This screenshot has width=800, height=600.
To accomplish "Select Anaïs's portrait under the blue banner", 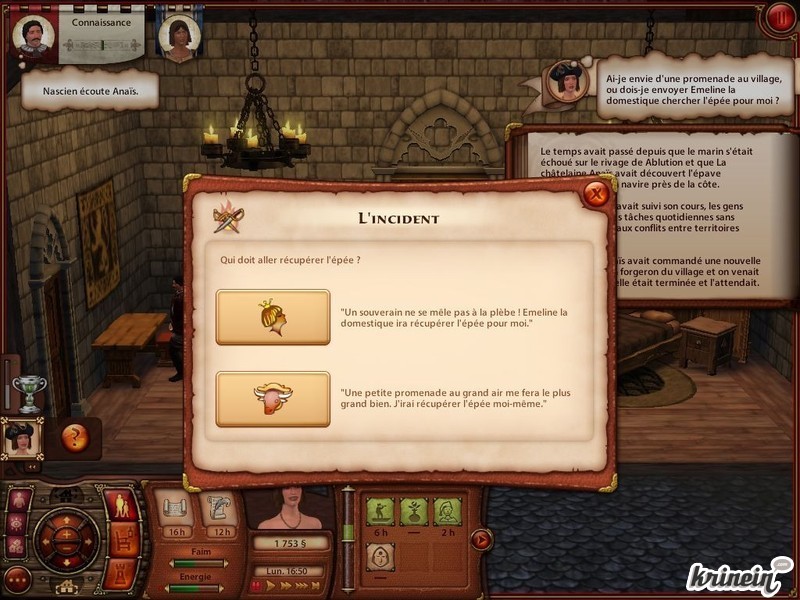I will coord(177,35).
